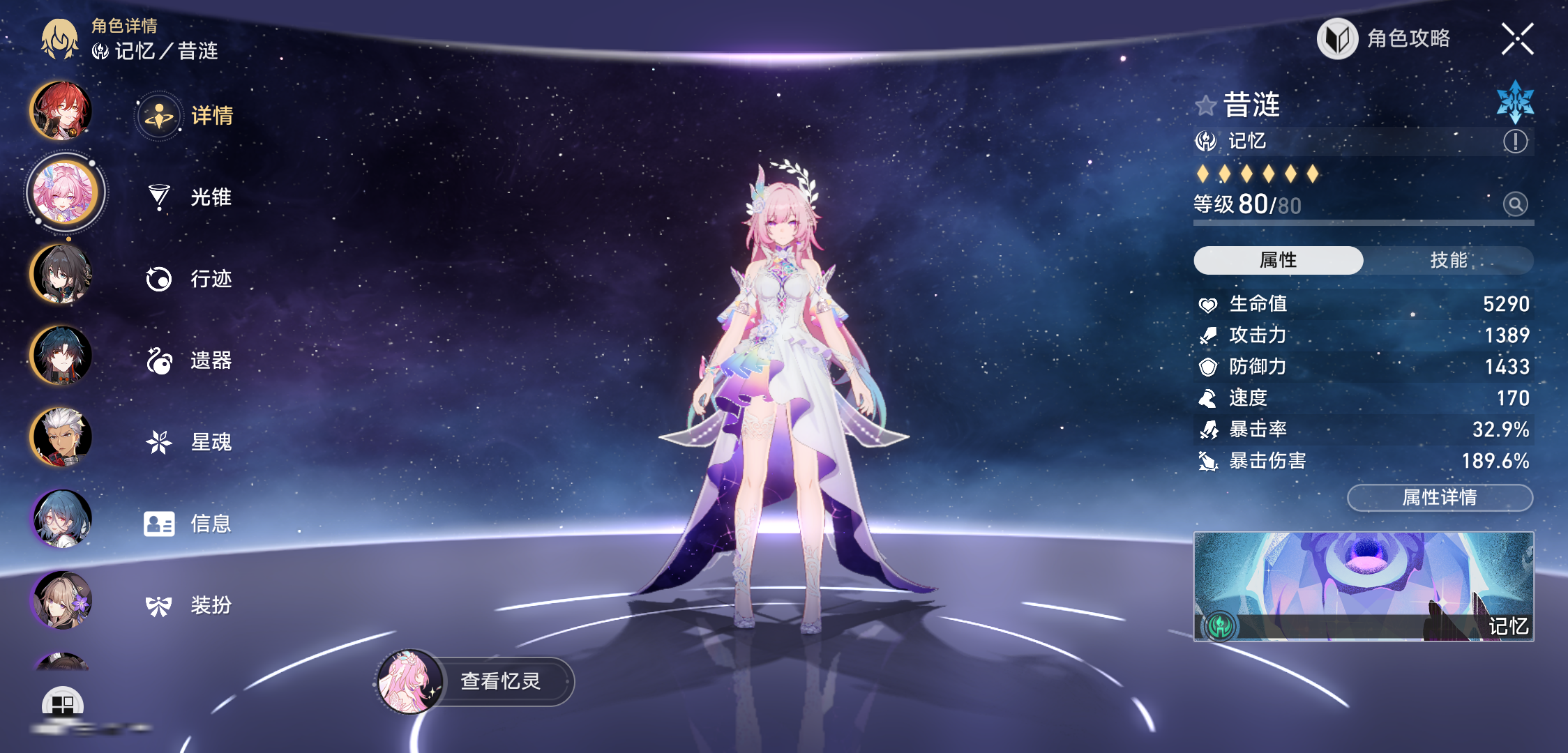
Task: Select the 属性 attributes tab
Action: (x=1278, y=260)
